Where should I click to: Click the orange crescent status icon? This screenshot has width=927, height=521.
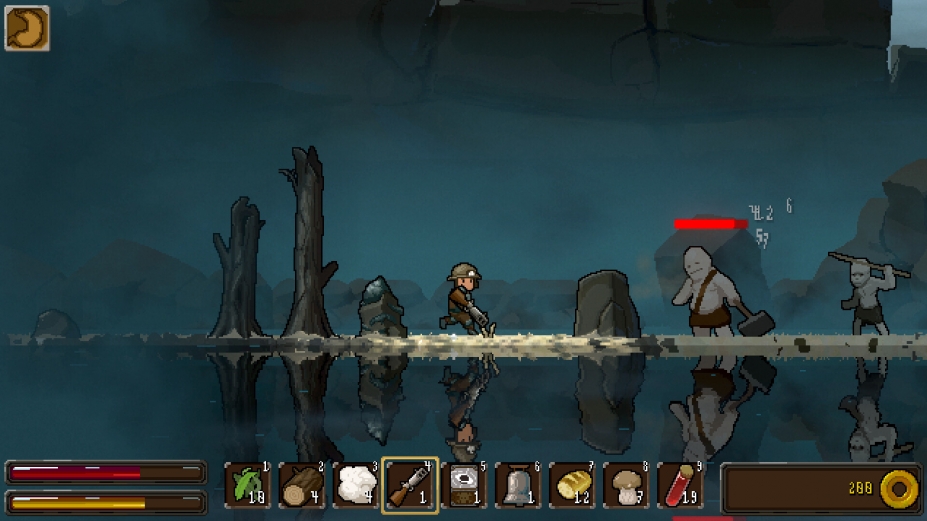click(27, 28)
